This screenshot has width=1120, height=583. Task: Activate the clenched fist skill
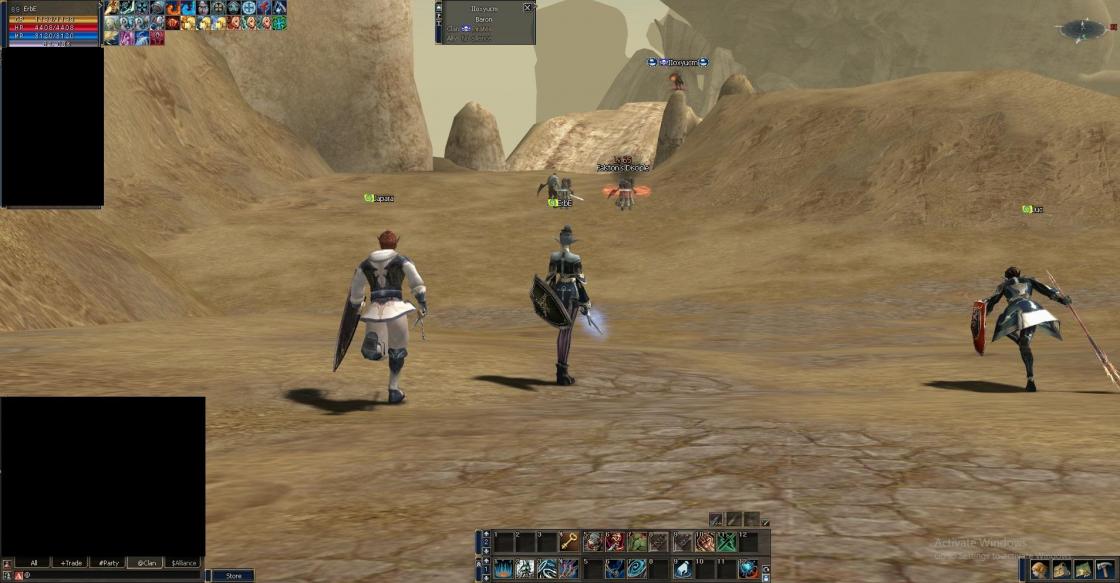[x=706, y=542]
